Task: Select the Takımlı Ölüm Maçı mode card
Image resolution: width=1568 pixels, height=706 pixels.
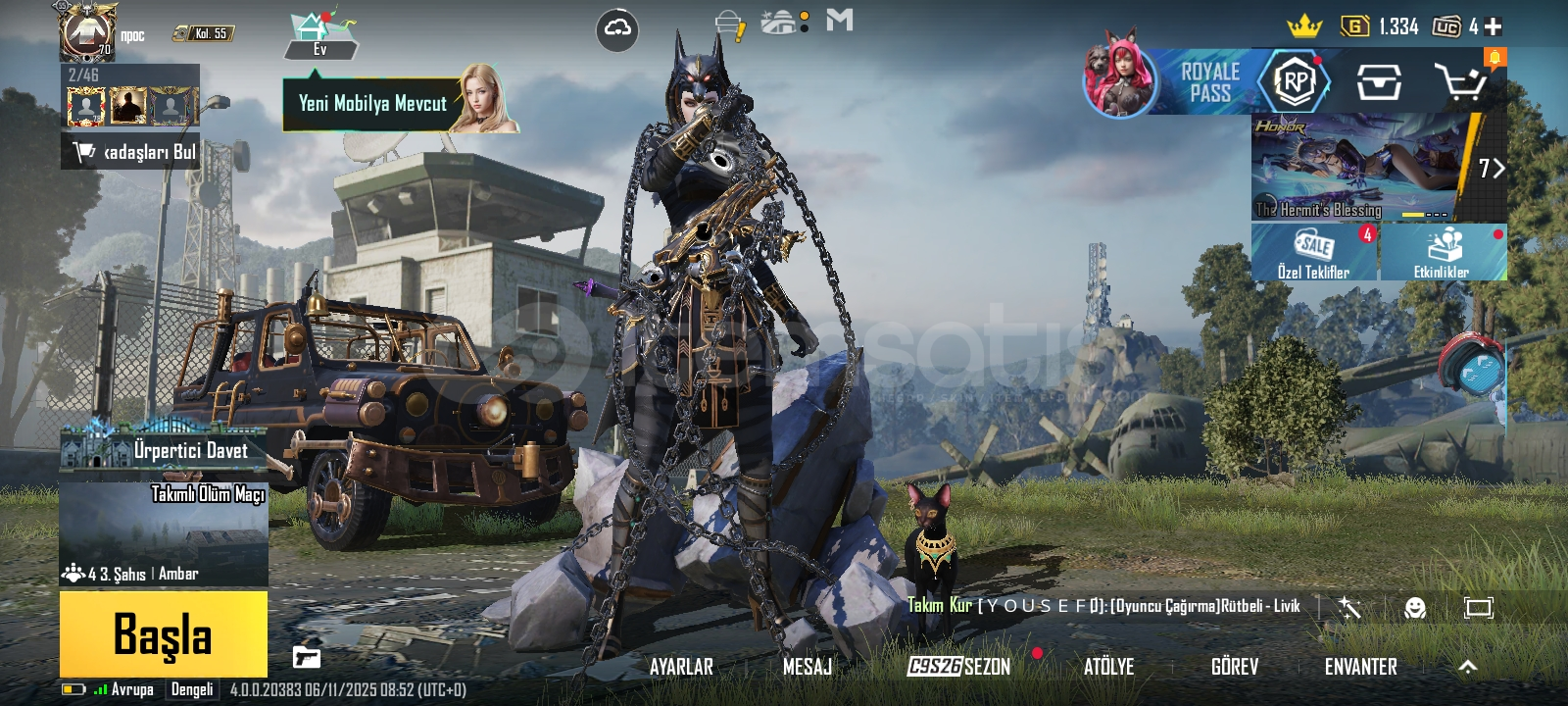Action: coord(164,534)
